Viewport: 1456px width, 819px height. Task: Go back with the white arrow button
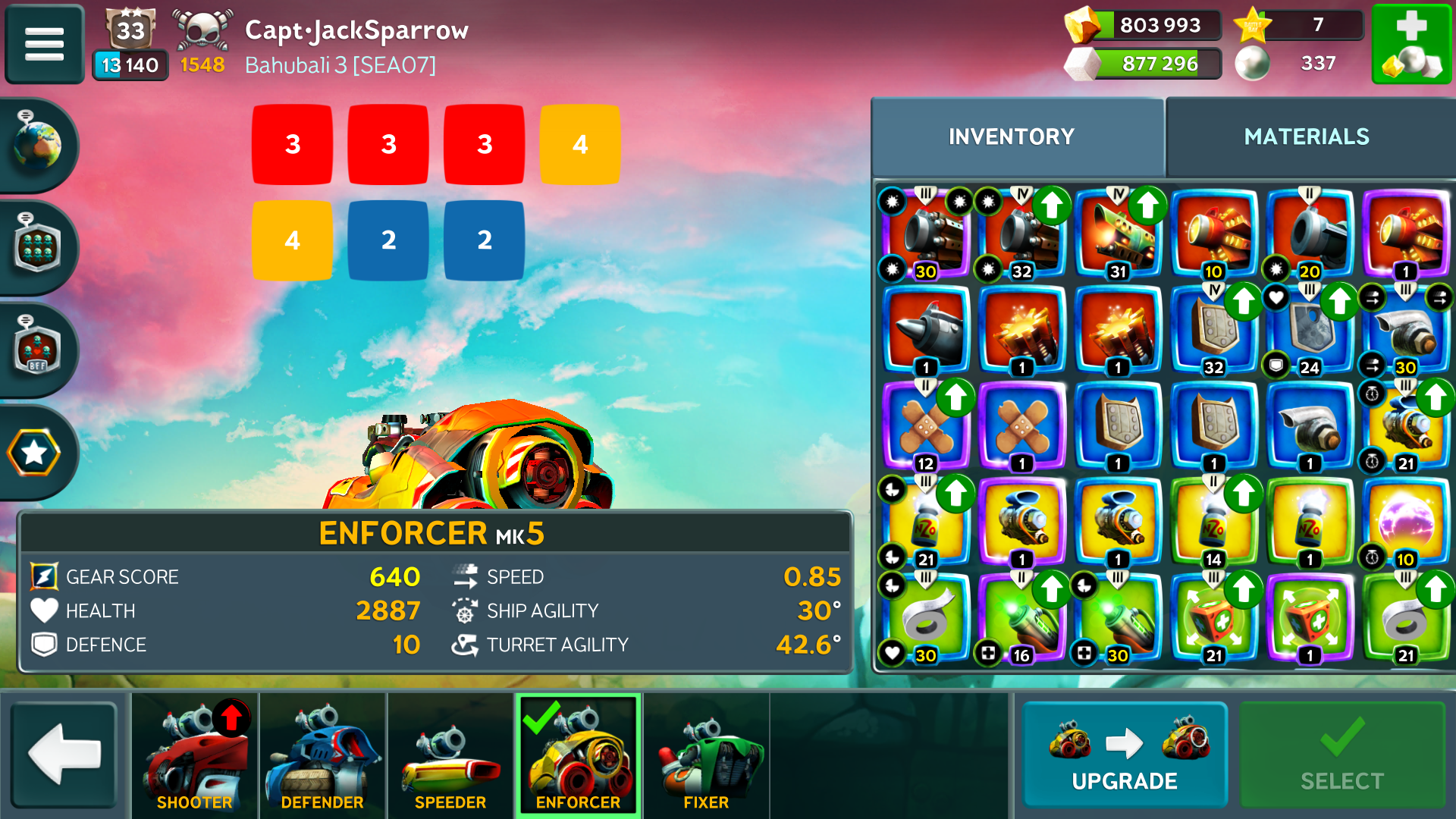(64, 755)
